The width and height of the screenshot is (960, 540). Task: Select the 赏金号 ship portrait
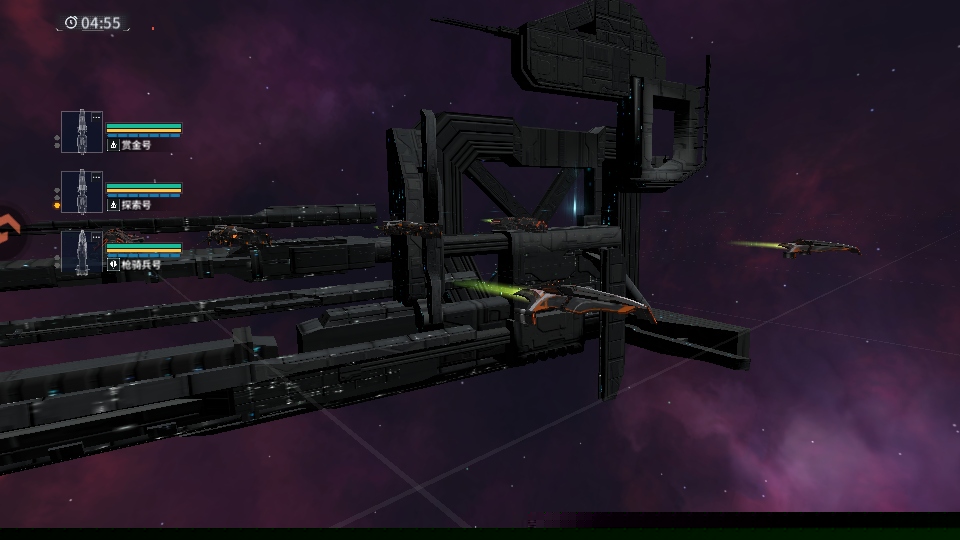click(x=82, y=132)
